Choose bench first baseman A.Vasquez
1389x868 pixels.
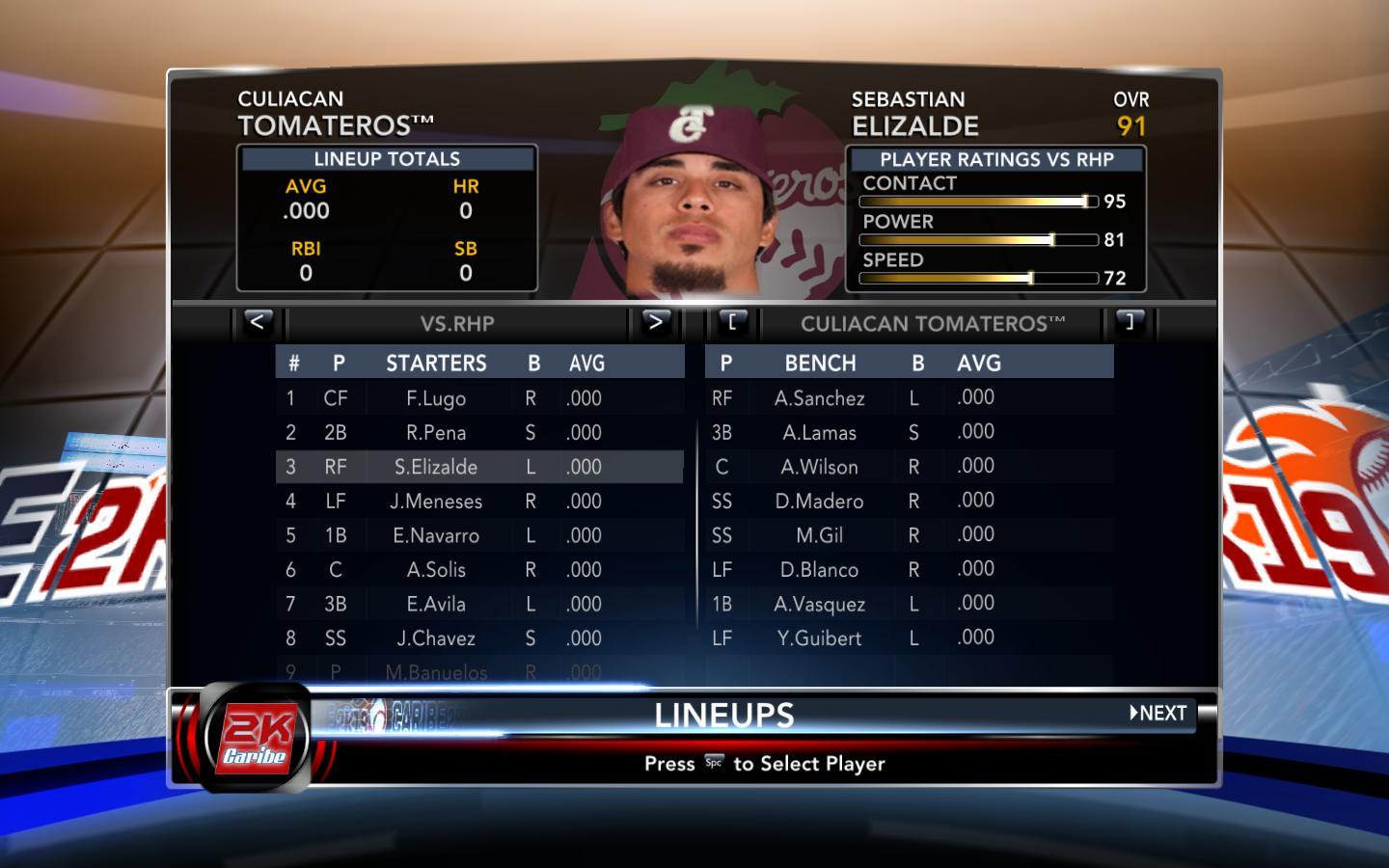[820, 604]
